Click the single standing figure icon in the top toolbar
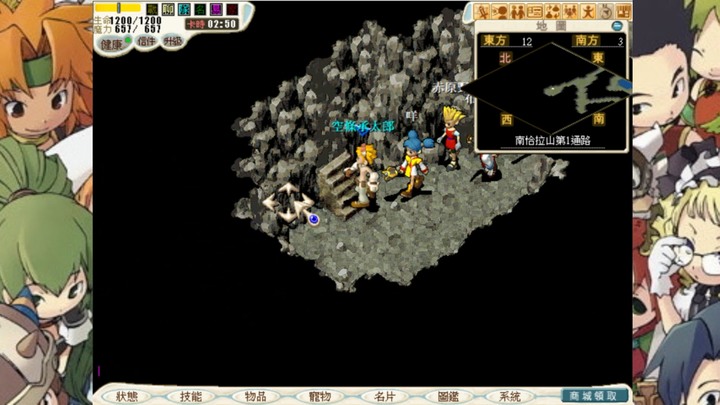This screenshot has width=720, height=405. [x=589, y=12]
